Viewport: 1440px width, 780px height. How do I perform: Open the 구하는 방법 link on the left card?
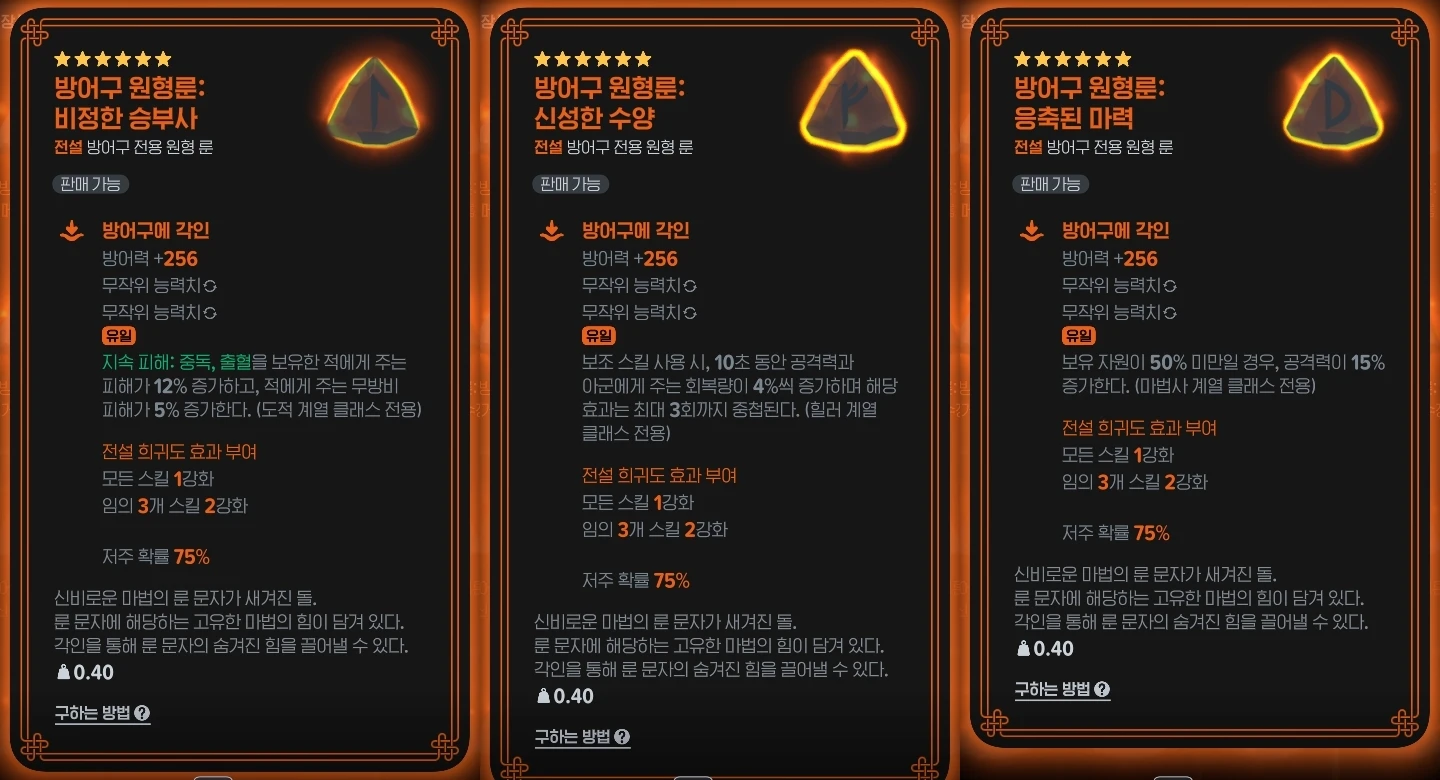pos(92,713)
